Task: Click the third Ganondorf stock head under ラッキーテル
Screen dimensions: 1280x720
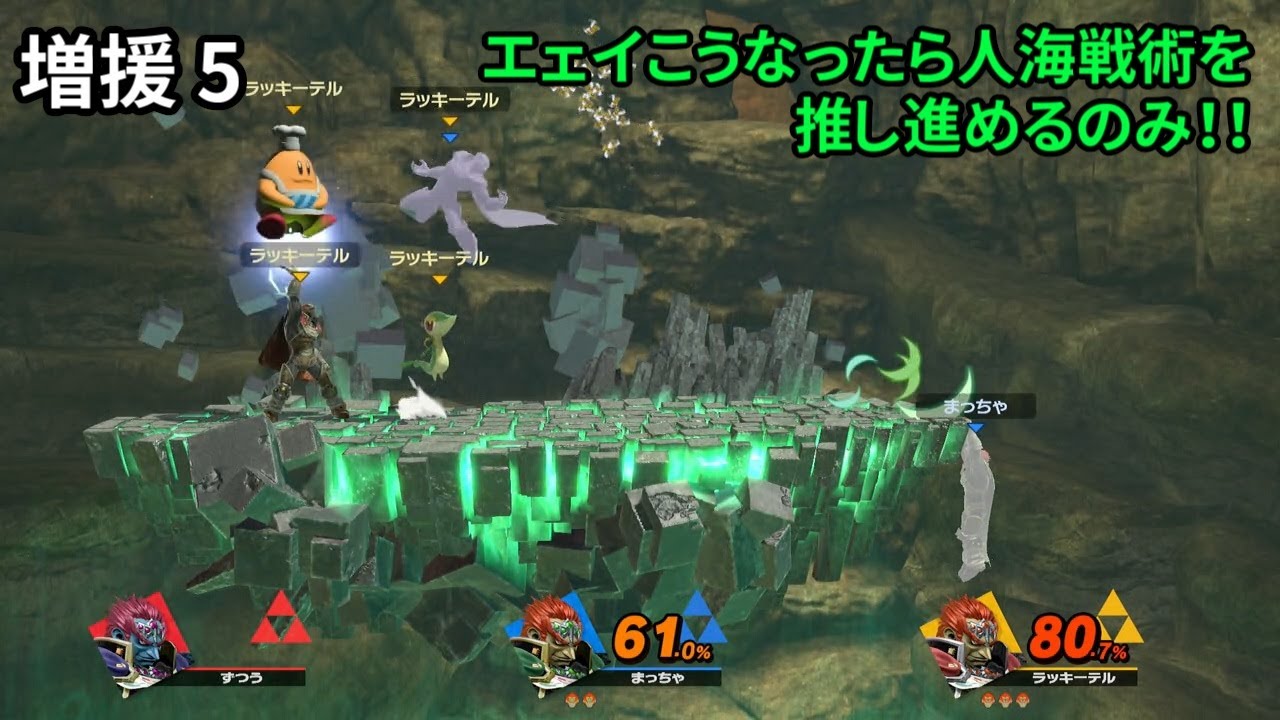Action: click(1022, 700)
